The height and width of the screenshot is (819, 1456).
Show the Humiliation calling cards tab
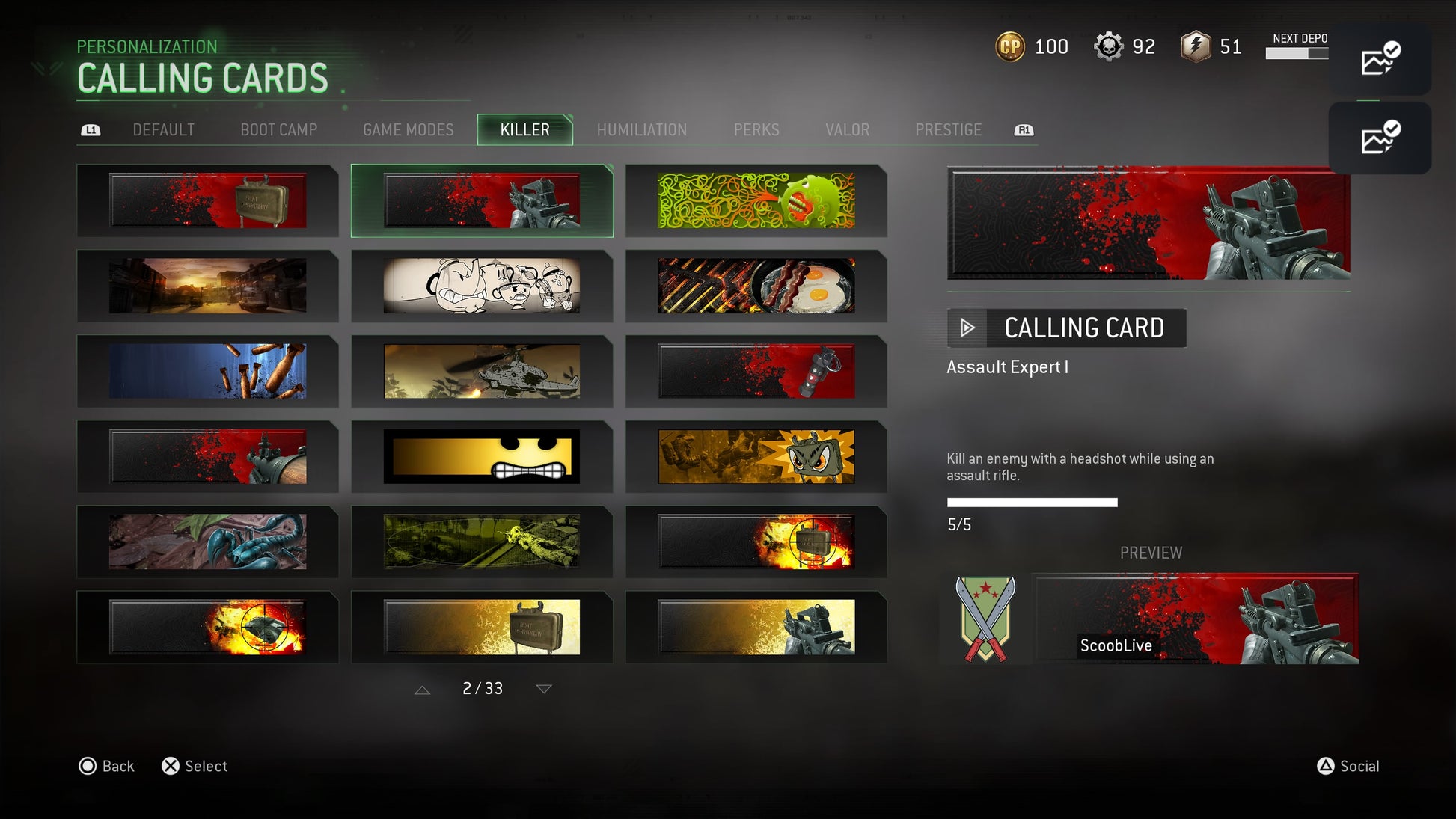pos(641,130)
